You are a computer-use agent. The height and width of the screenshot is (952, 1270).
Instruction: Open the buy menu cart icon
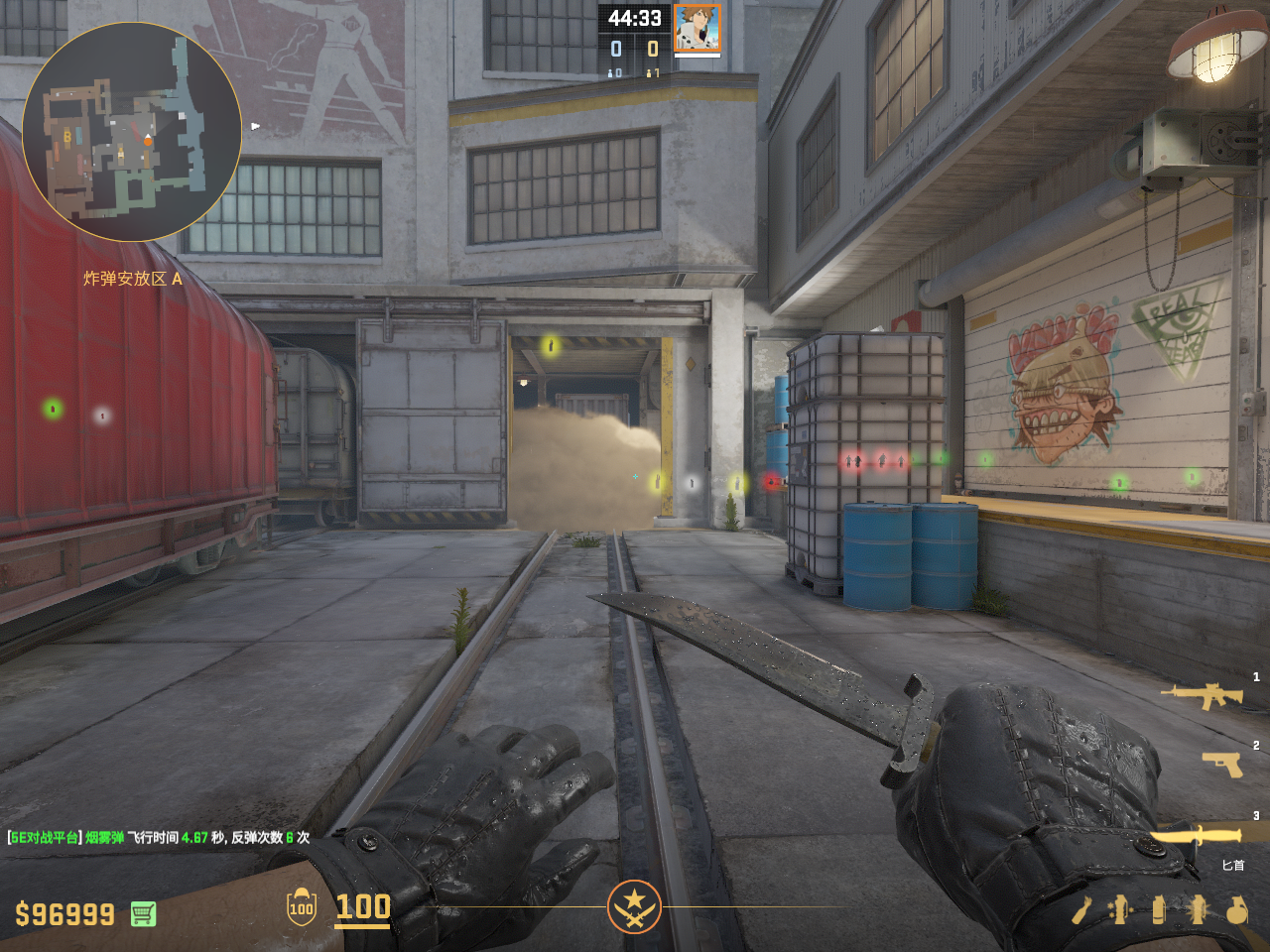click(x=143, y=913)
